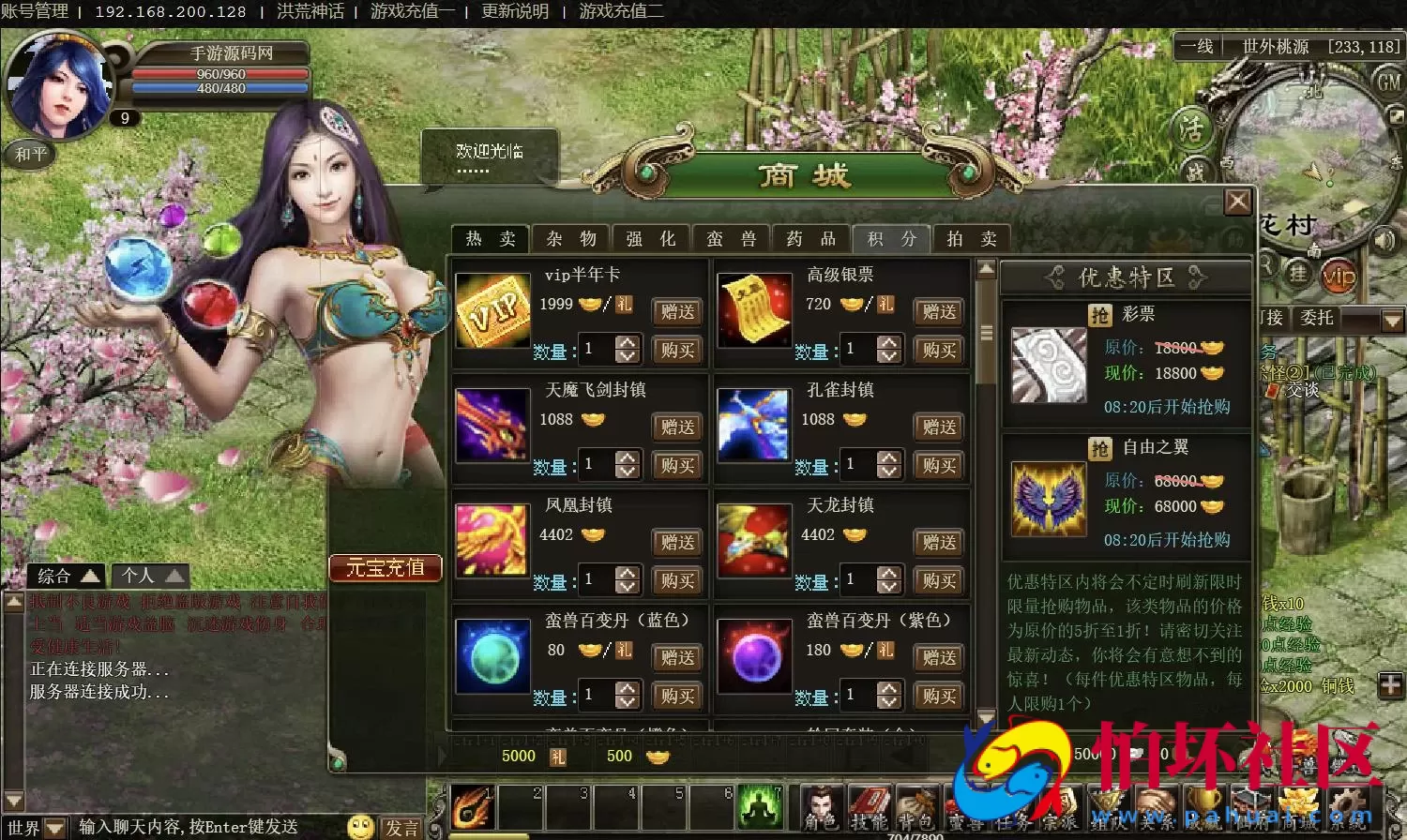View achievements via the 成就 trophy icon

coord(1203,804)
